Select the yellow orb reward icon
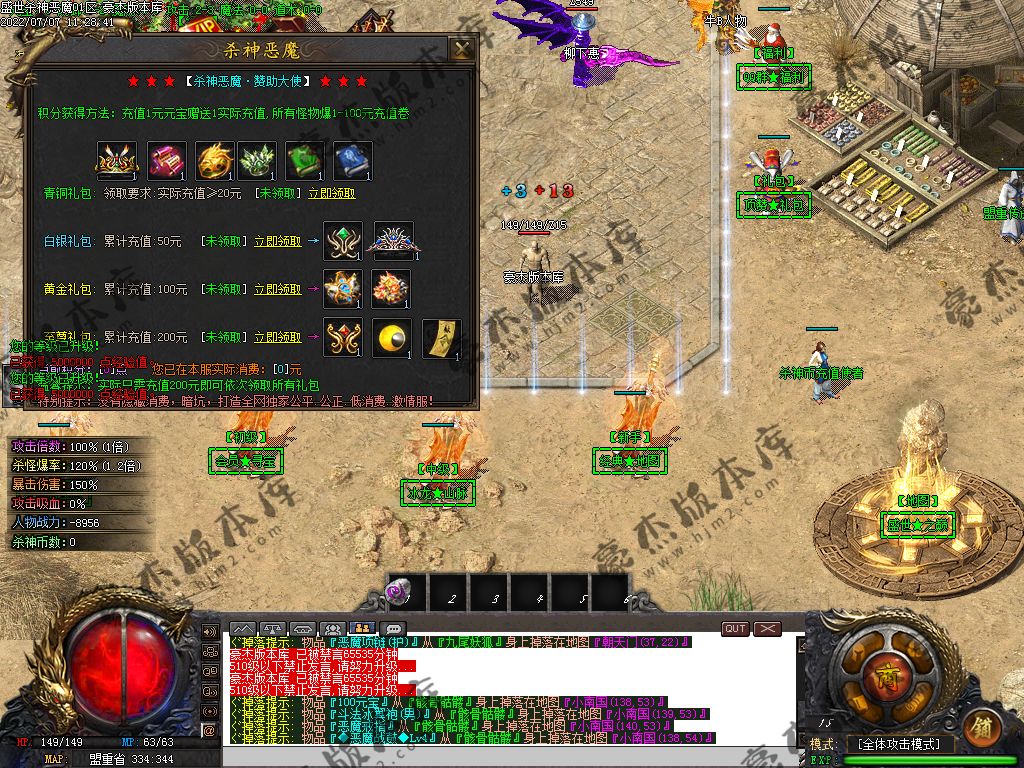1024x768 pixels. pos(392,338)
